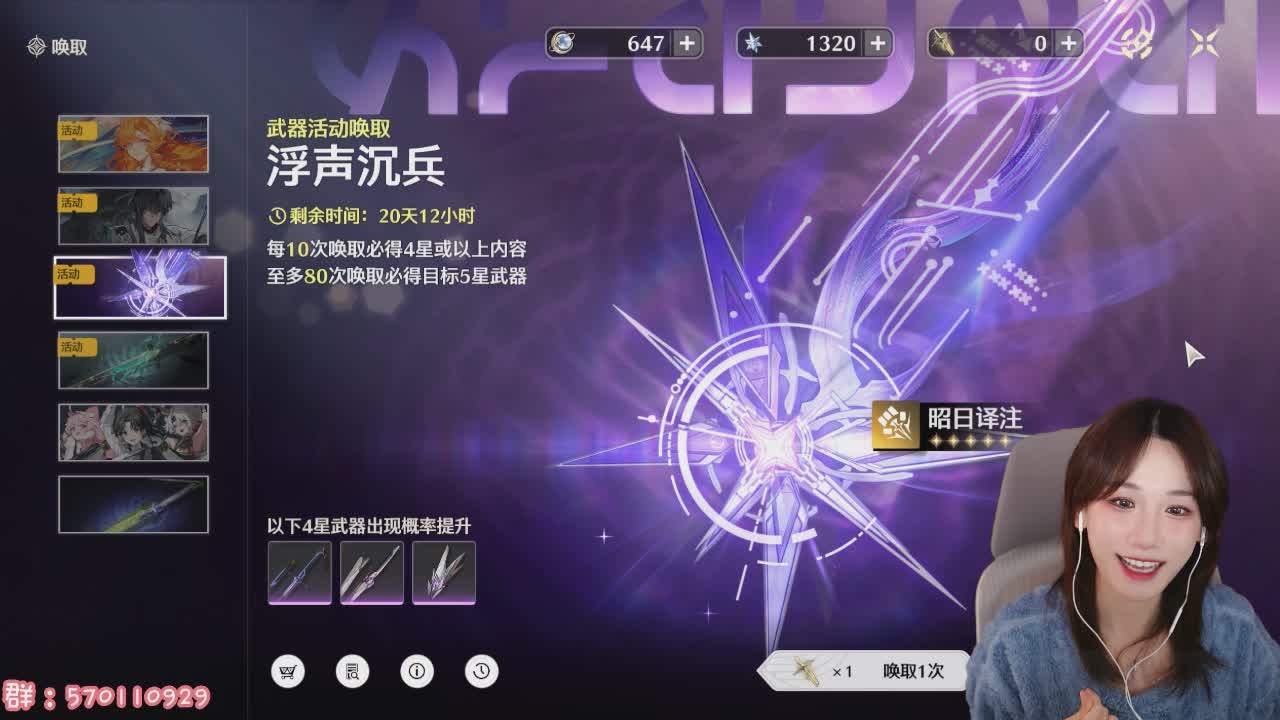Viewport: 1280px width, 720px height.
Task: Open the in-game shop with the cart icon
Action: point(288,672)
